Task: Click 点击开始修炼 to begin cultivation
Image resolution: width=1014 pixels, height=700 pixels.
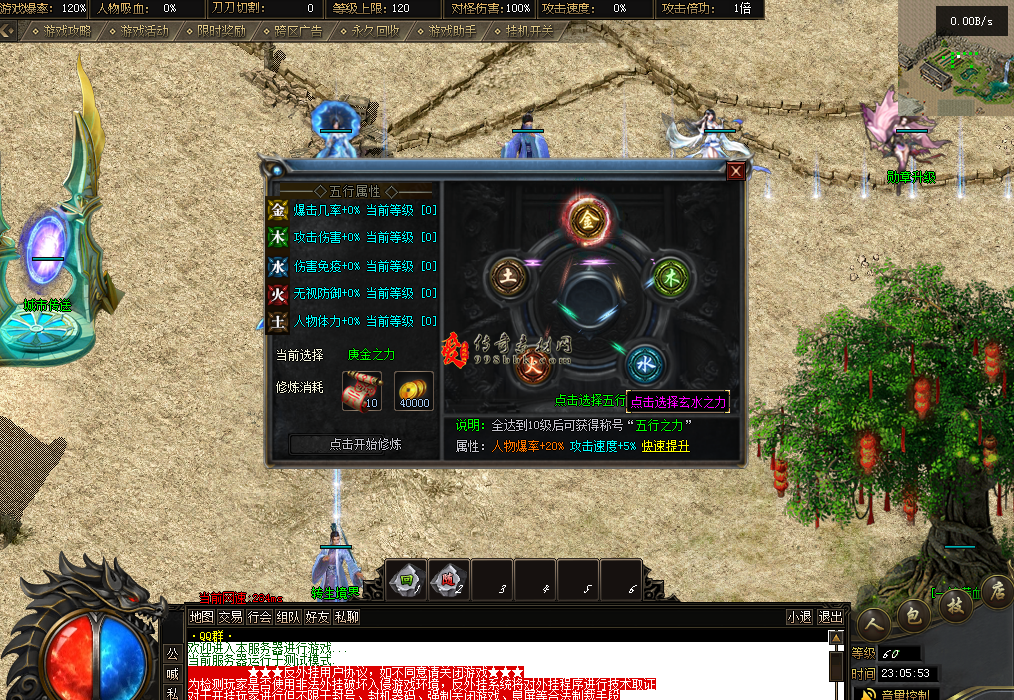Action: click(350, 444)
